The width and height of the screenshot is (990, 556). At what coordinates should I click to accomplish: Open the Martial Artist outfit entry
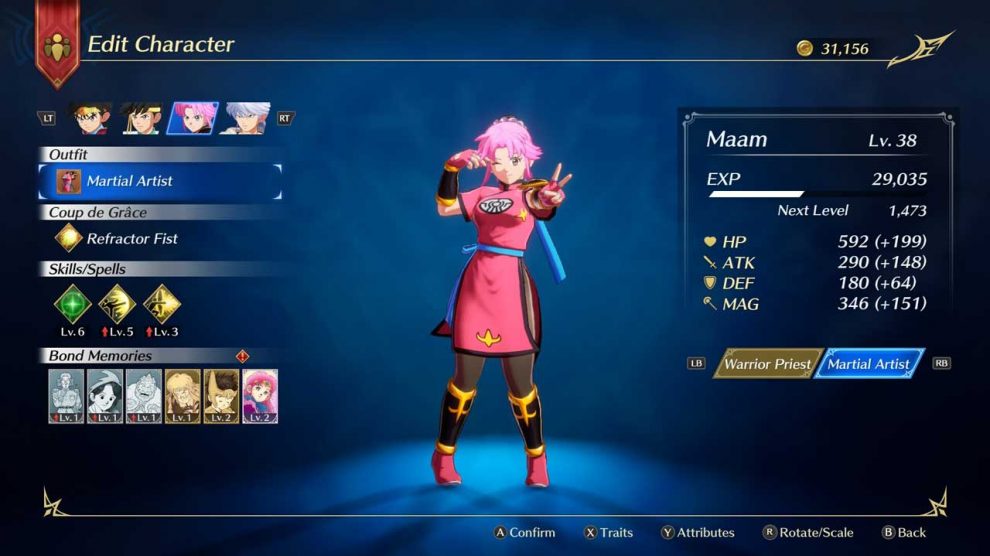tap(160, 181)
